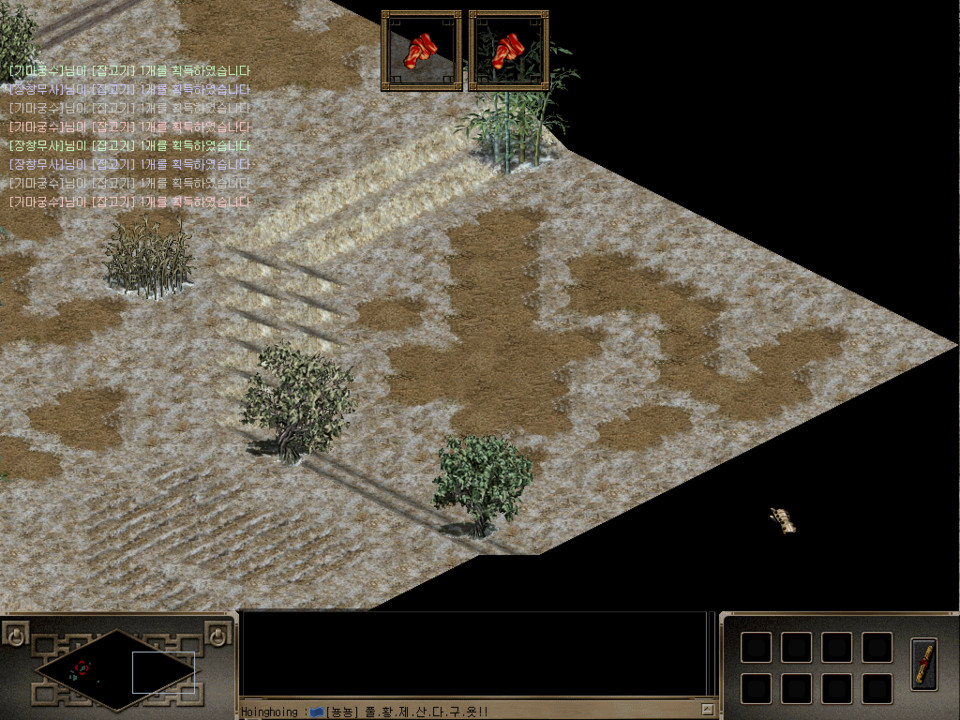Click the black chat log panel
960x720 pixels.
pos(475,654)
